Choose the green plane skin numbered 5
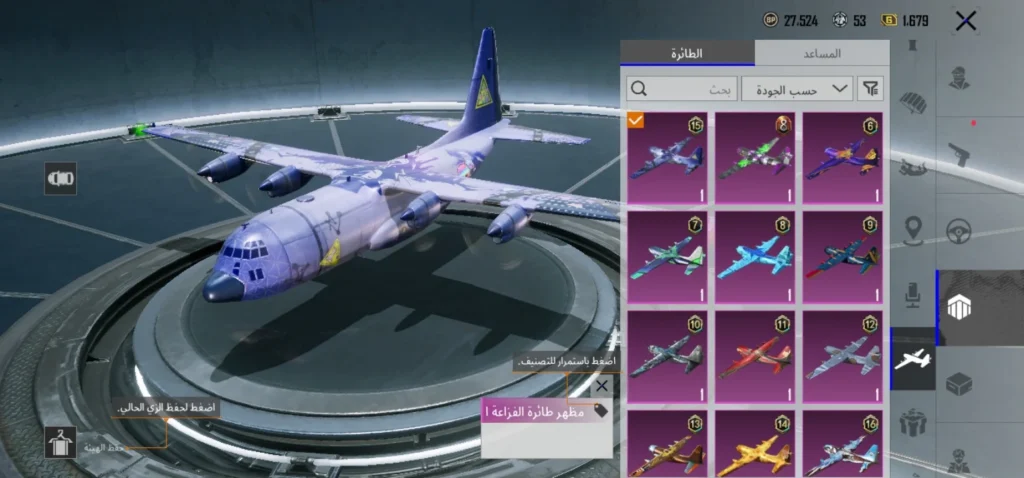The image size is (1024, 478). coord(755,159)
